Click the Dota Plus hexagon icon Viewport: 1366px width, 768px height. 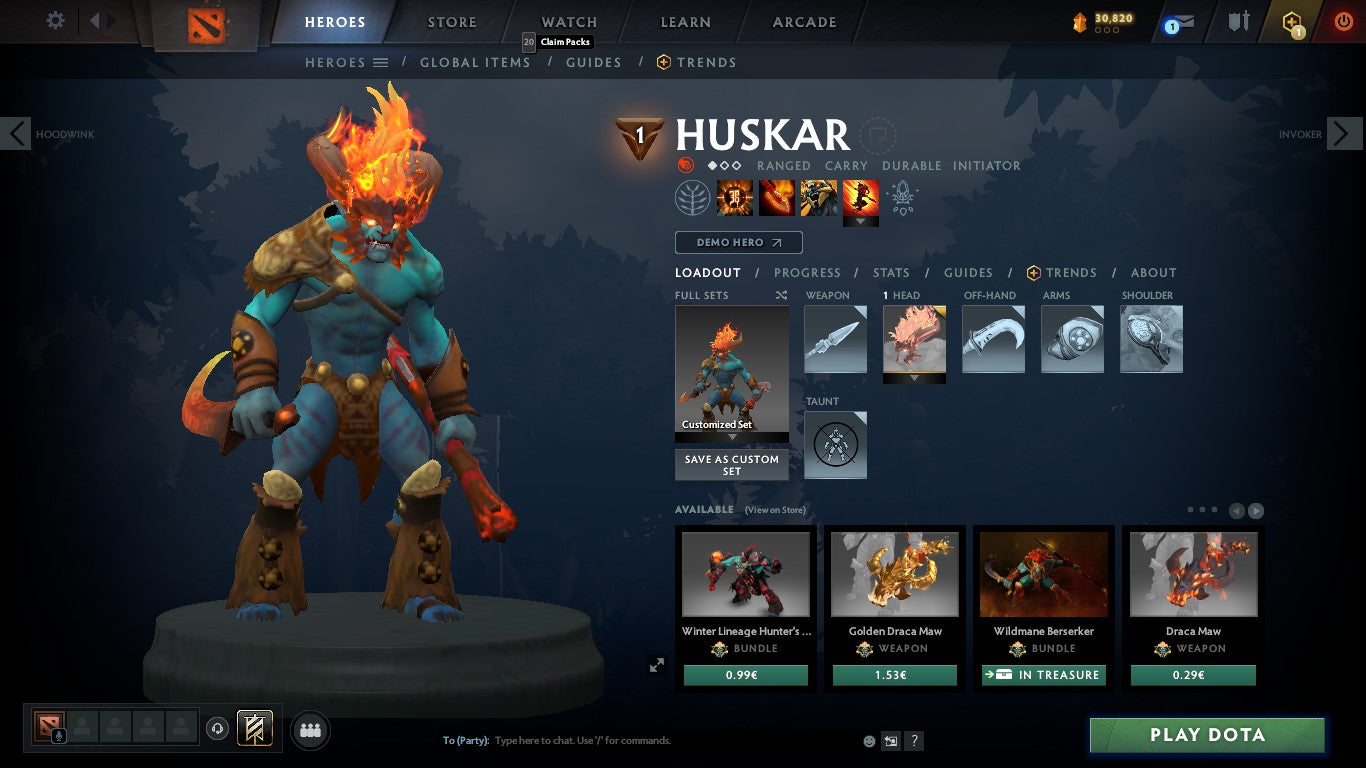(1292, 22)
